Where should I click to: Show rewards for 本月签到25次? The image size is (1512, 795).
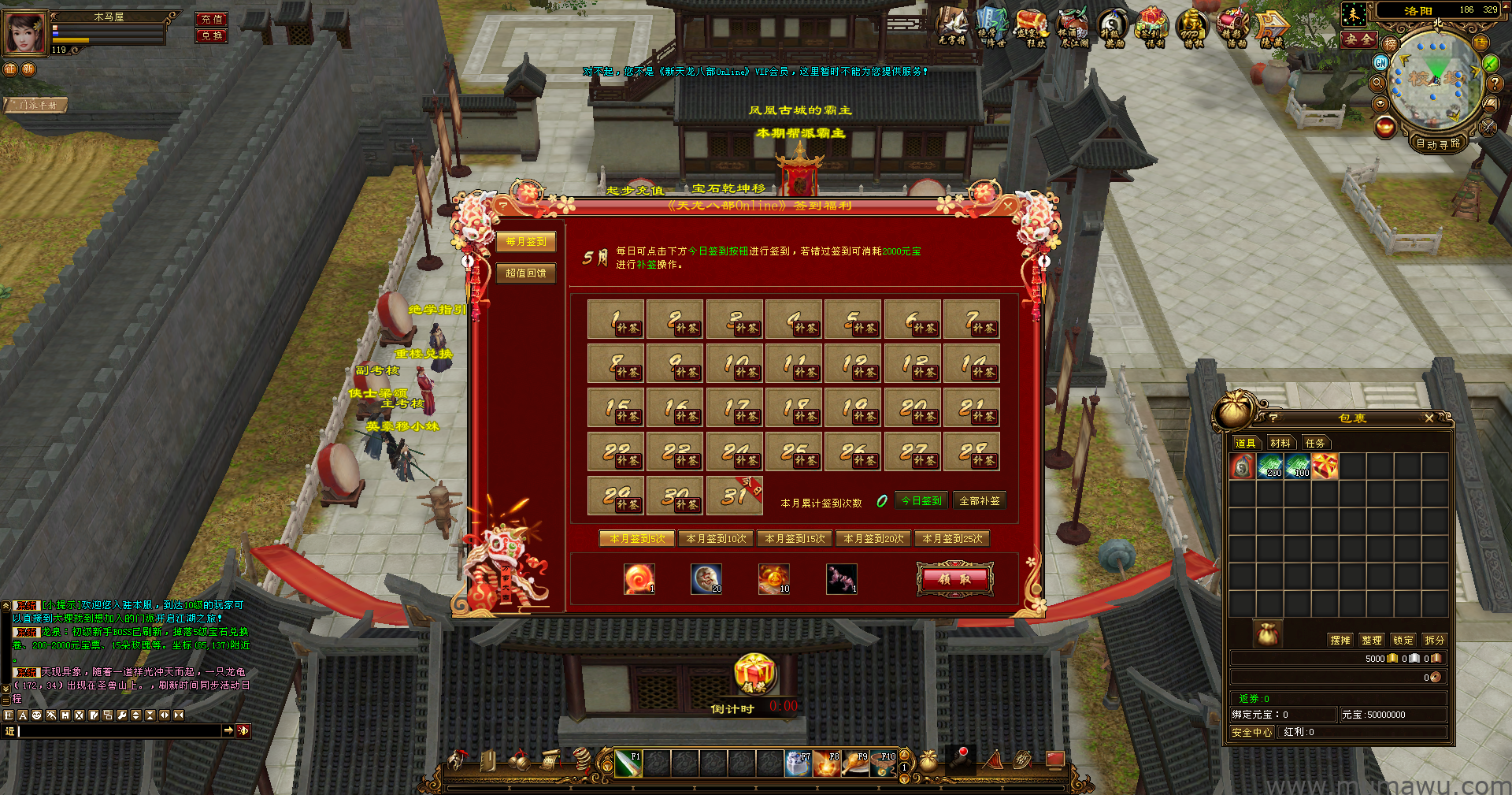click(x=952, y=539)
